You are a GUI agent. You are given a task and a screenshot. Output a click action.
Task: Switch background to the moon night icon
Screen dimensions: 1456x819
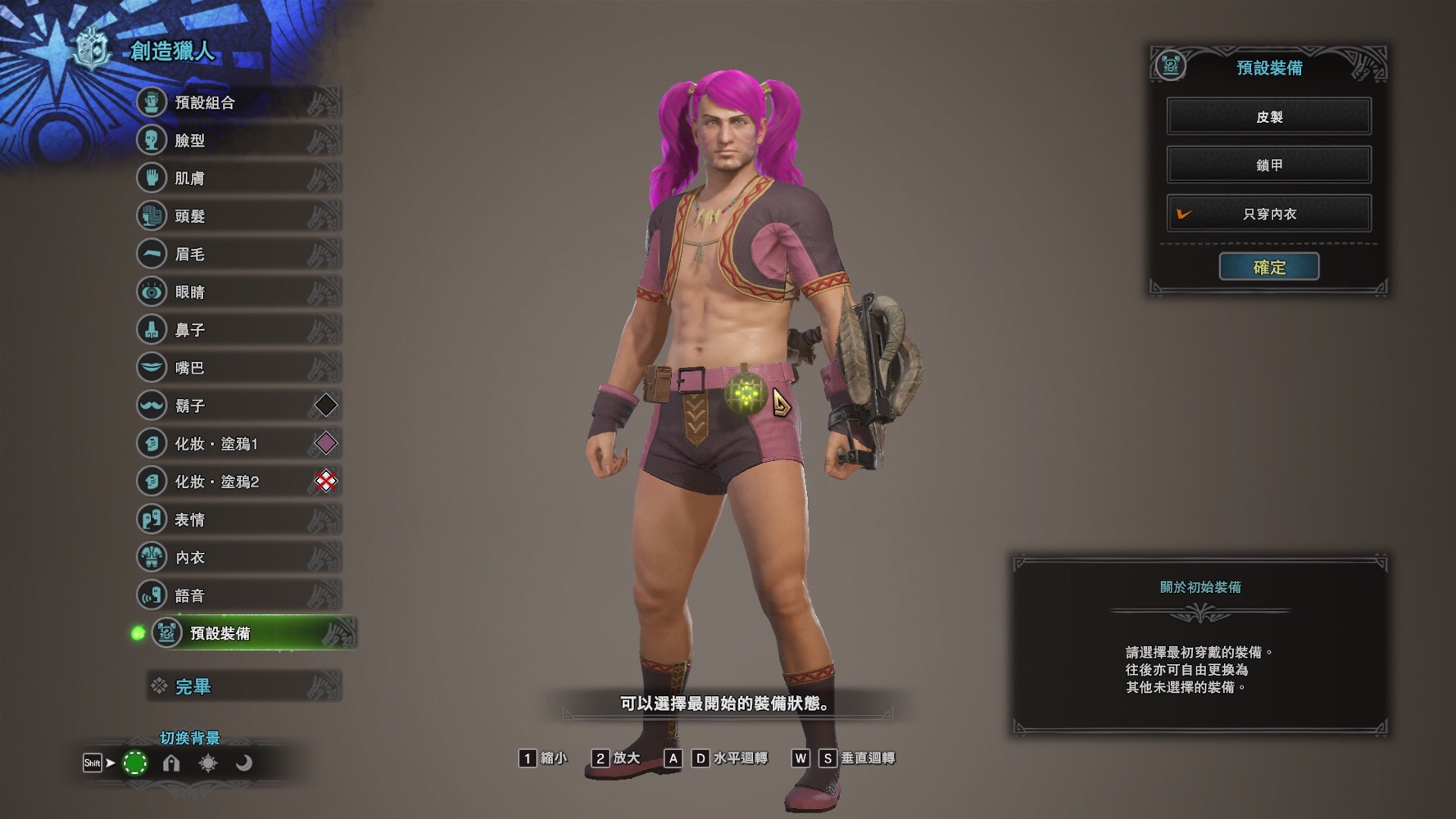[x=244, y=763]
